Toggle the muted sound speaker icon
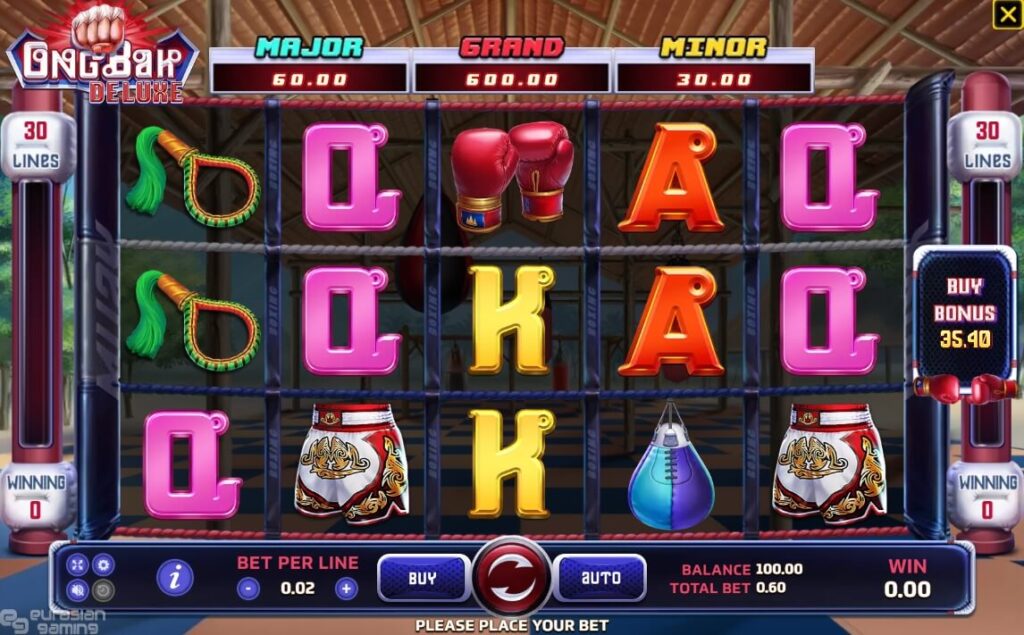Screen dimensions: 1024x635 (x=78, y=590)
